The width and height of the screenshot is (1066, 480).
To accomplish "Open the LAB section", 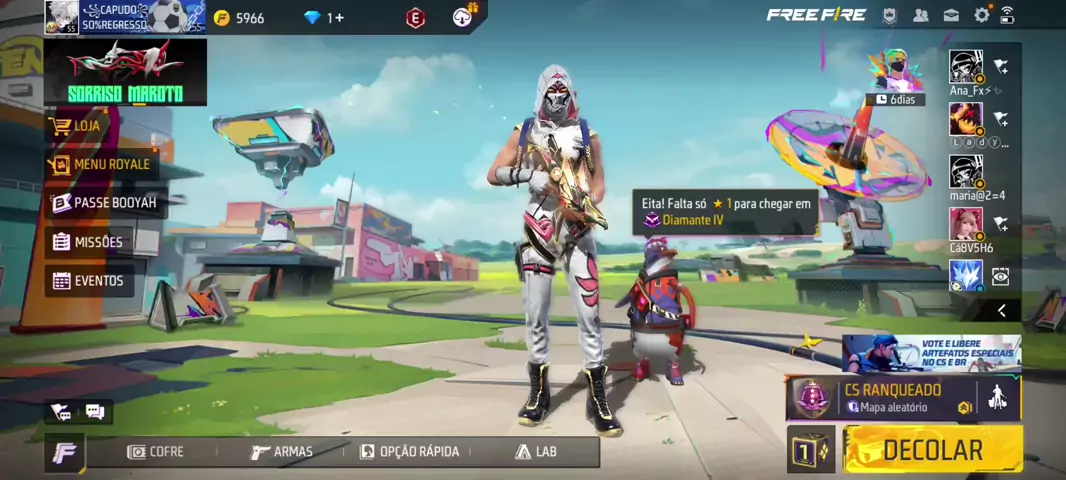I will click(x=535, y=452).
